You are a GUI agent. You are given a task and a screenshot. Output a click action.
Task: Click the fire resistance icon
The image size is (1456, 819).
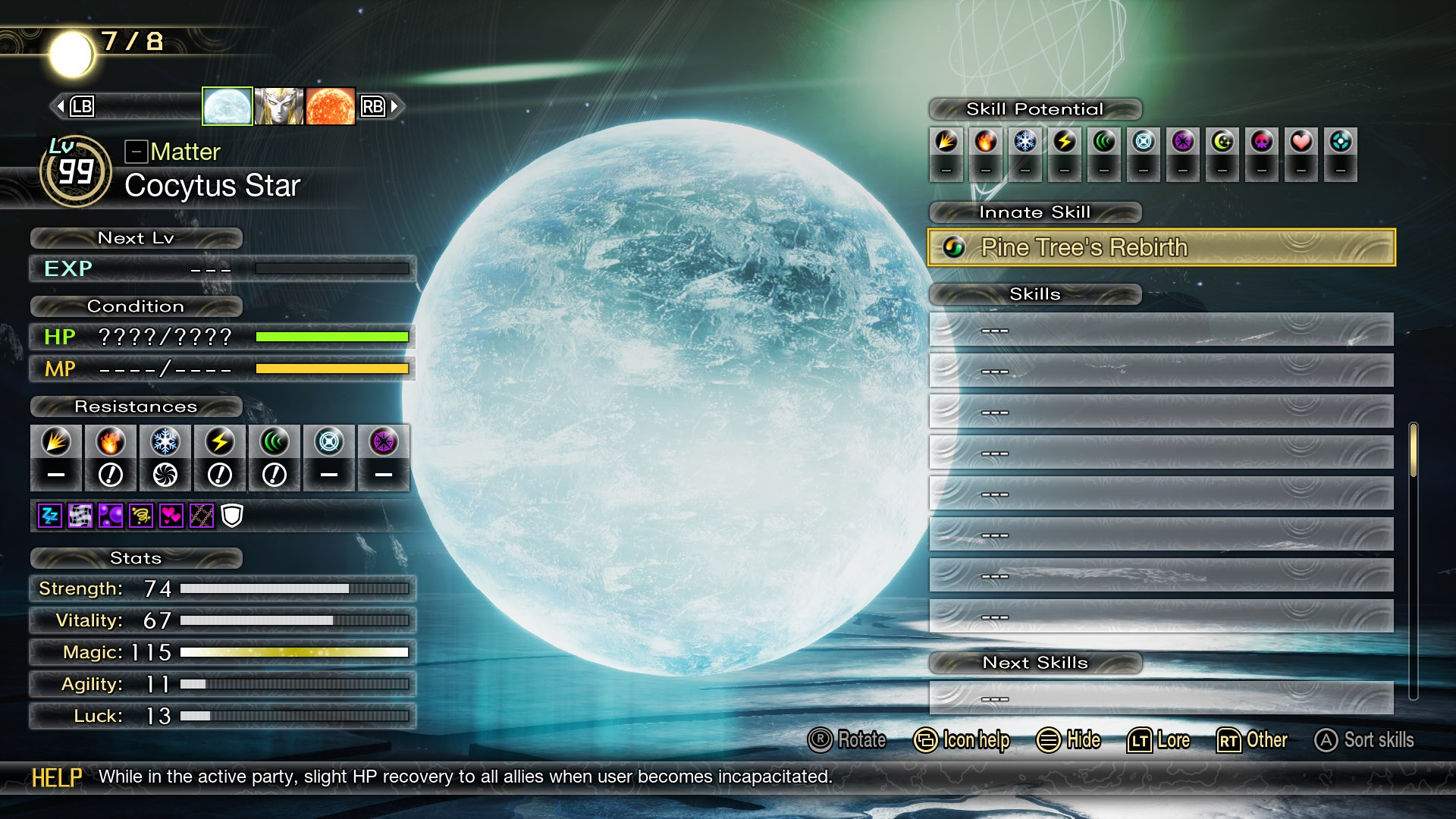click(110, 442)
